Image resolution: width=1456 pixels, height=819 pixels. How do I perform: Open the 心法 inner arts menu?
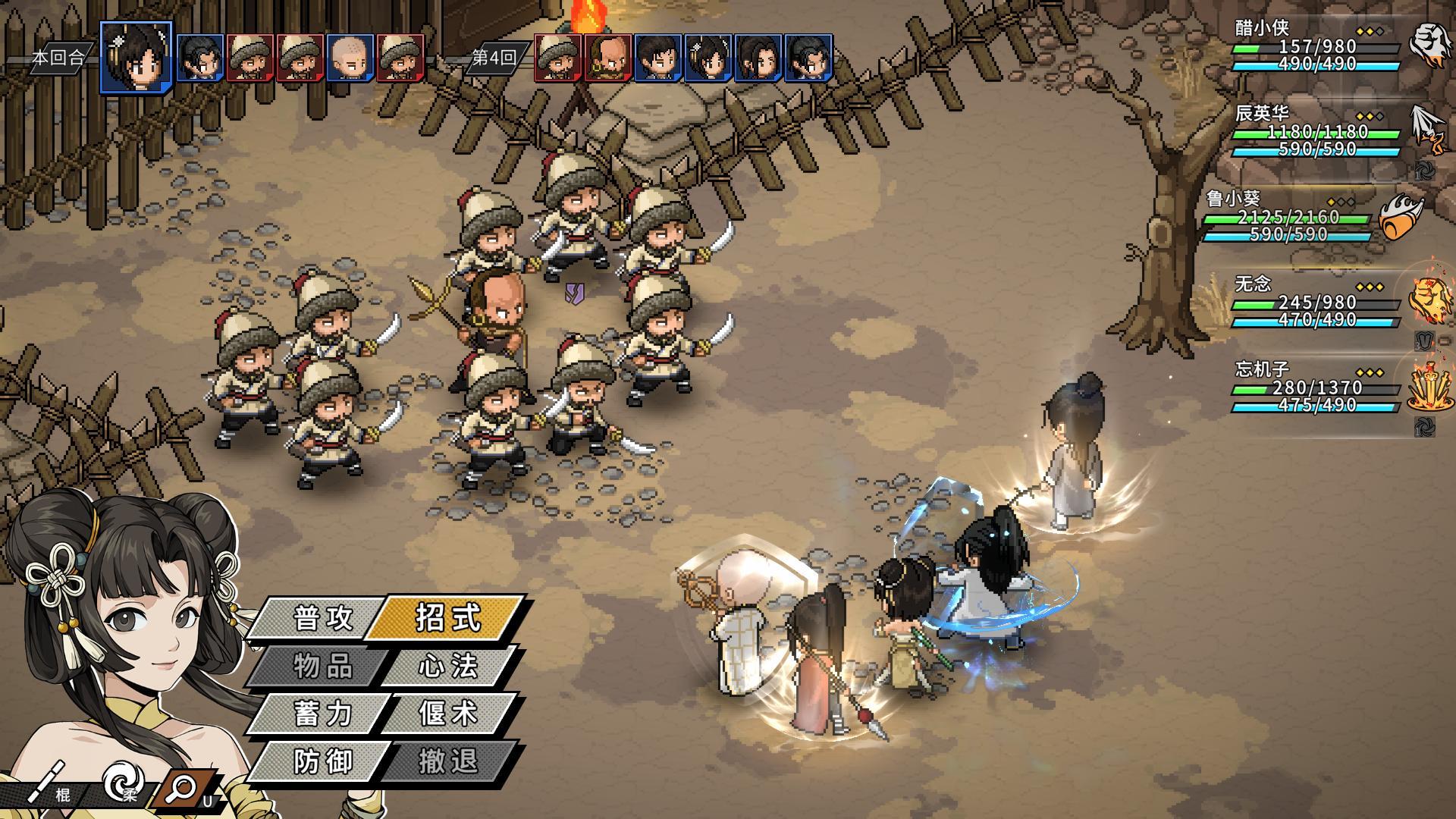[x=448, y=666]
